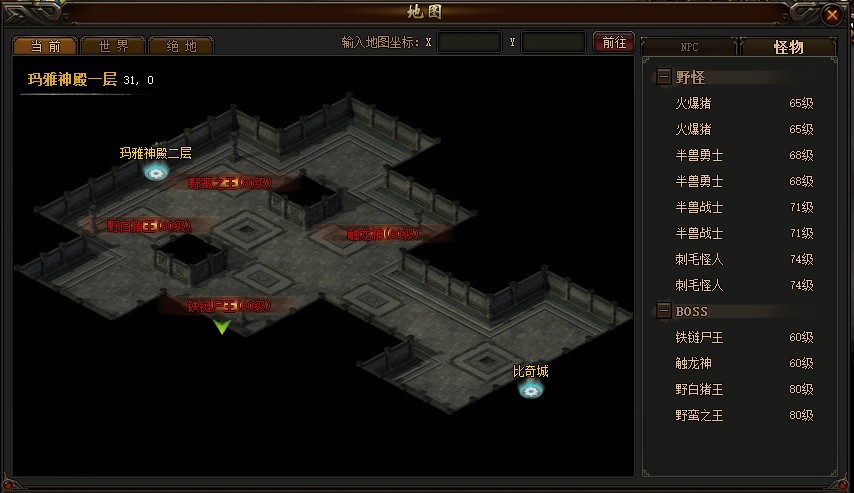The width and height of the screenshot is (854, 493).
Task: Close the 地图 map window
Action: [832, 14]
